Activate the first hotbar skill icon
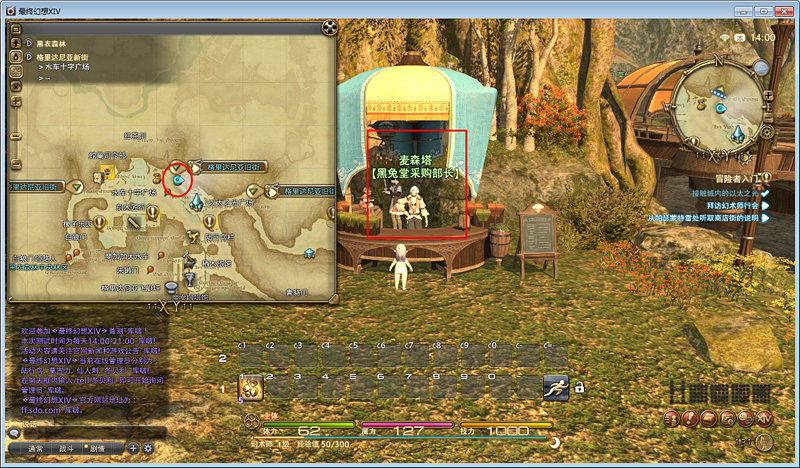800x468 pixels. pyautogui.click(x=250, y=387)
